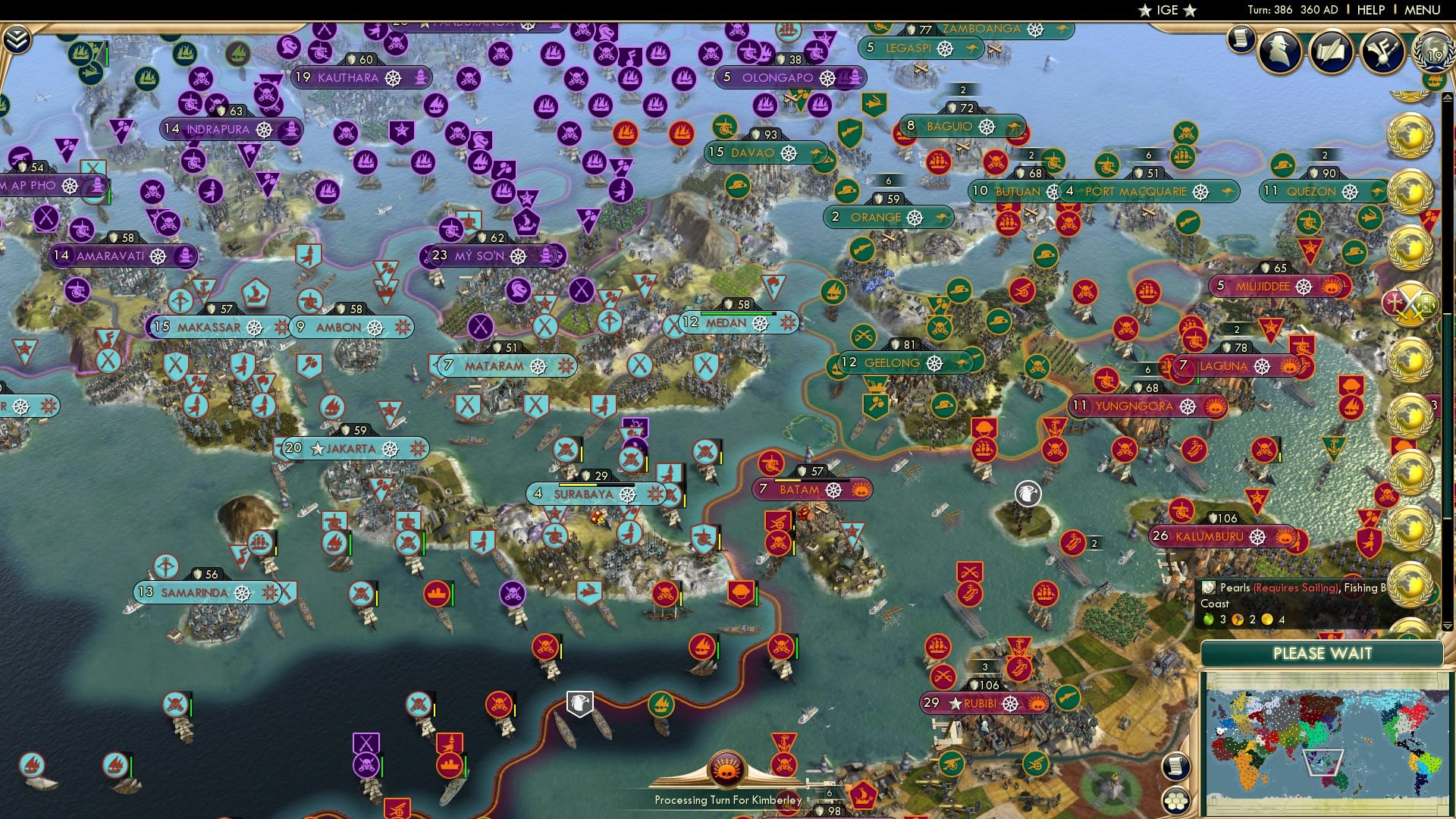Click the scroll log icon beside the minimap
1456x819 pixels.
[x=1176, y=765]
